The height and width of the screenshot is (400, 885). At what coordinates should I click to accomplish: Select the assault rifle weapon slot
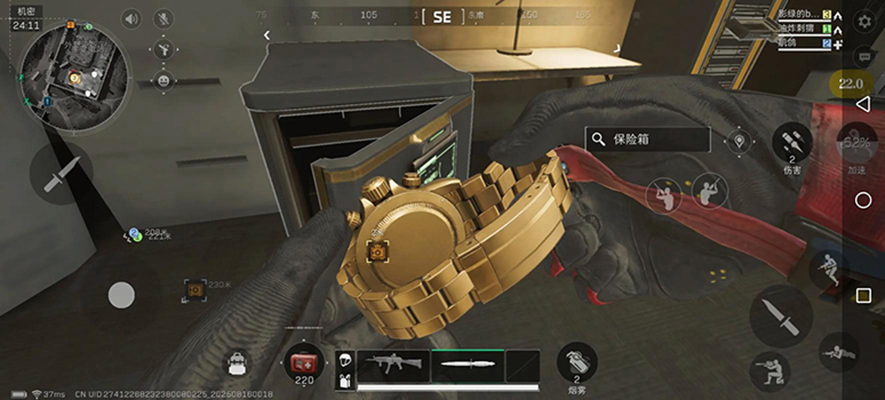coord(393,364)
